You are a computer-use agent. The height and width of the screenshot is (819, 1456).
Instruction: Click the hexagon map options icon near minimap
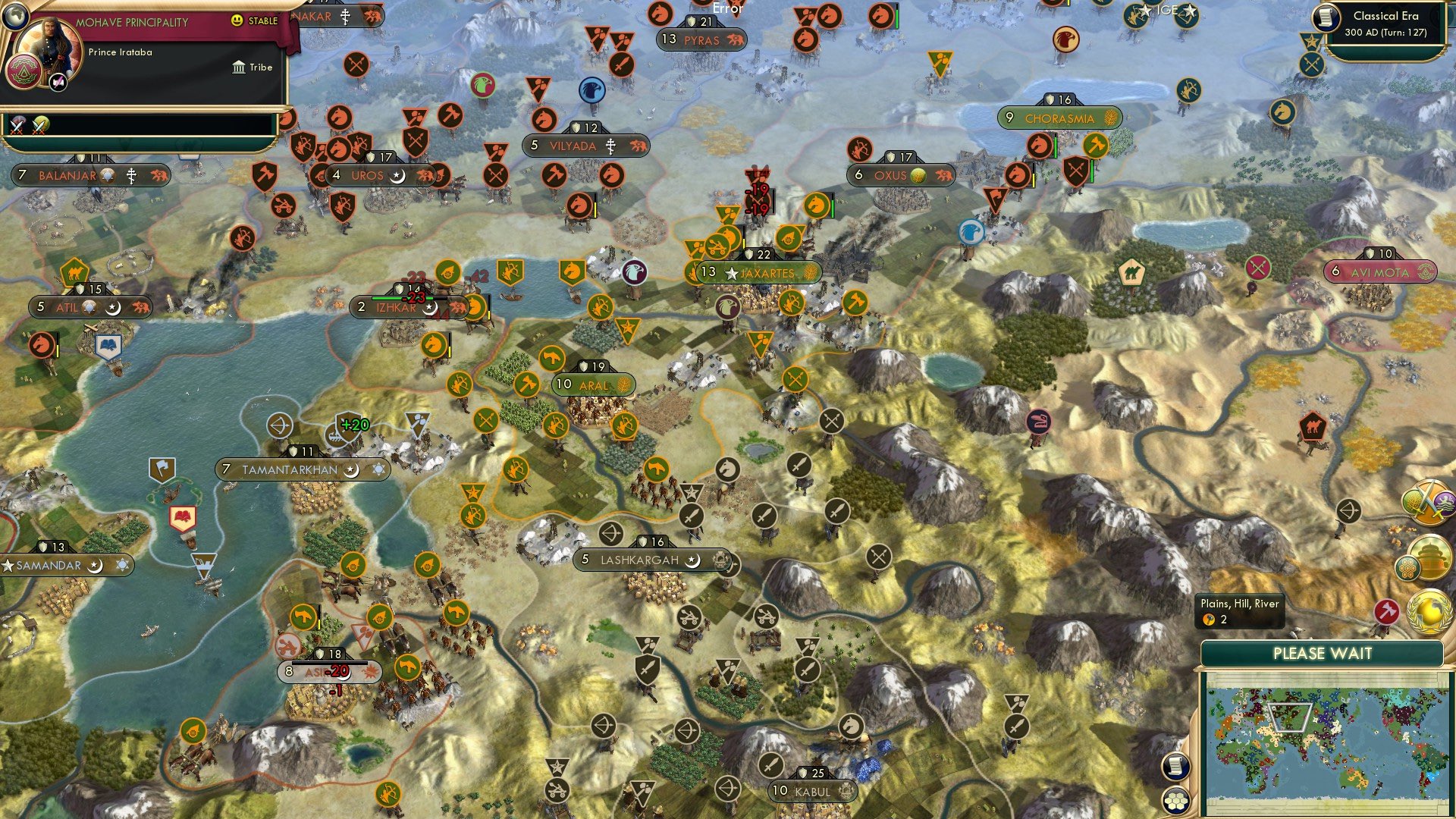click(1407, 567)
